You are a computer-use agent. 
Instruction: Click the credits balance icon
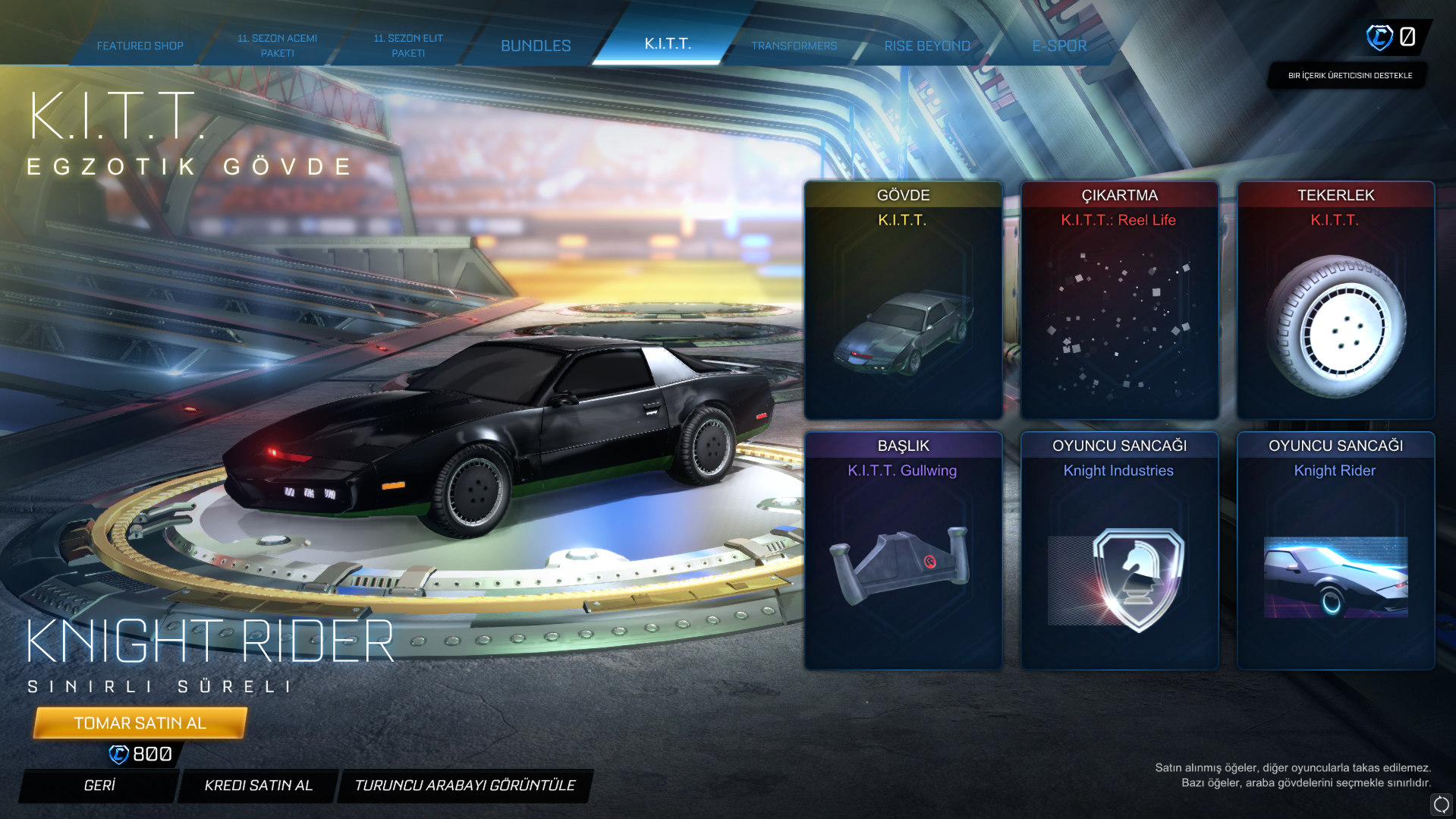pyautogui.click(x=1379, y=36)
